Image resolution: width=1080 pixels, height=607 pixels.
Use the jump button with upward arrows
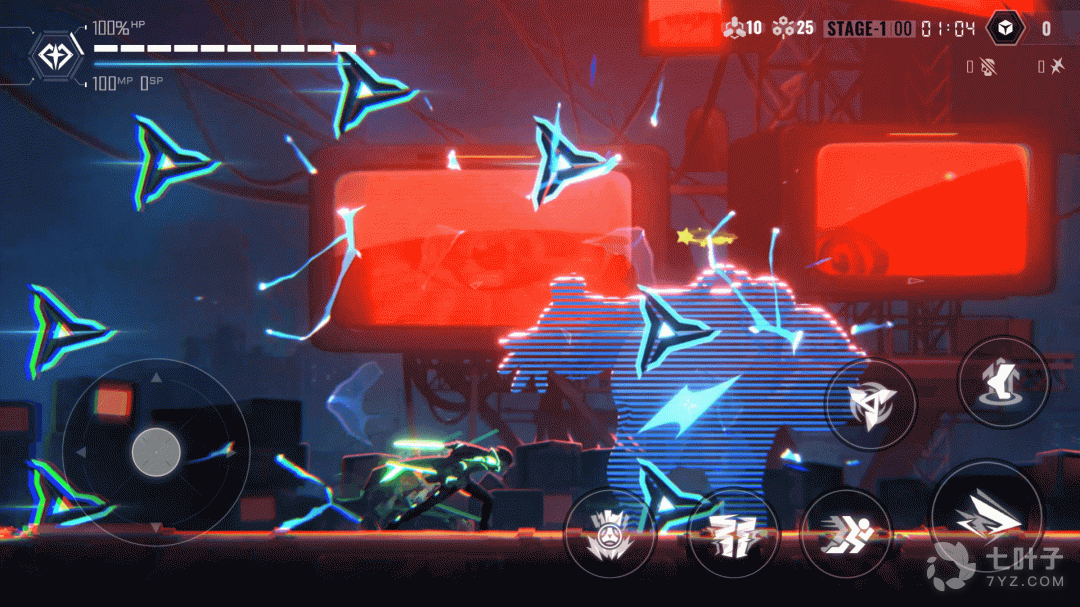(x=1002, y=382)
